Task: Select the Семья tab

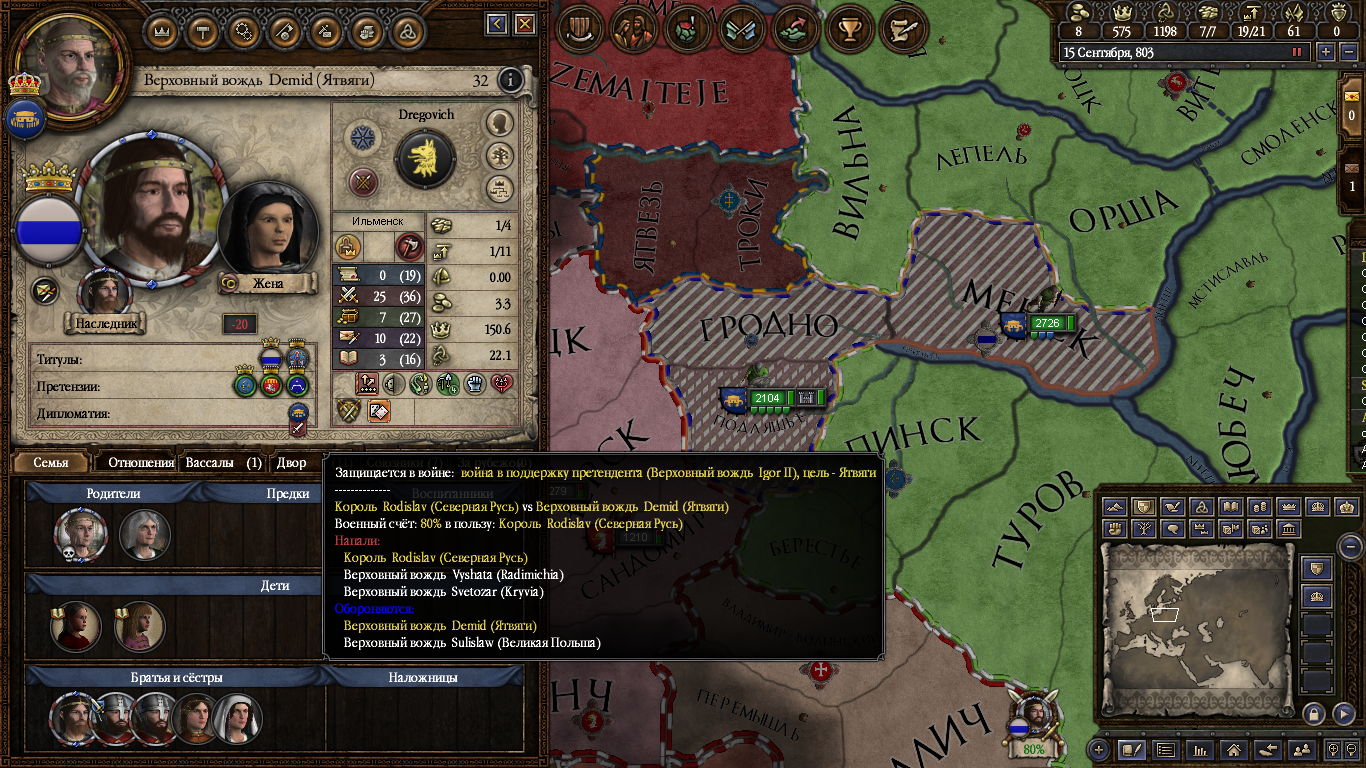Action: [x=51, y=463]
